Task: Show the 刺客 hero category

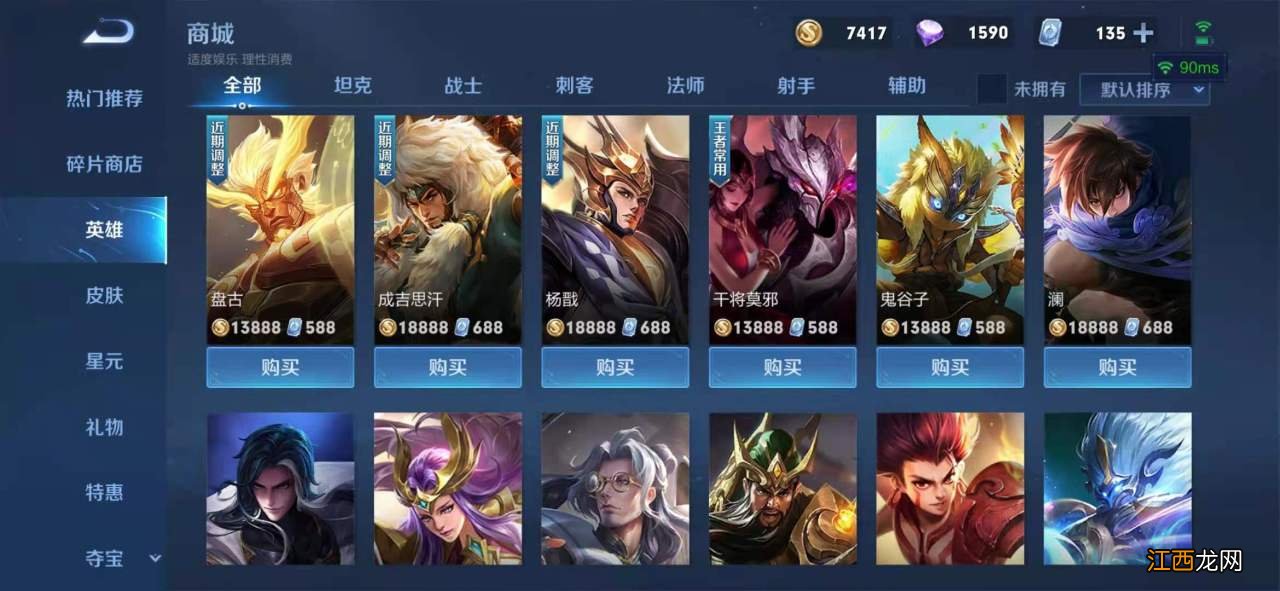Action: coord(574,86)
